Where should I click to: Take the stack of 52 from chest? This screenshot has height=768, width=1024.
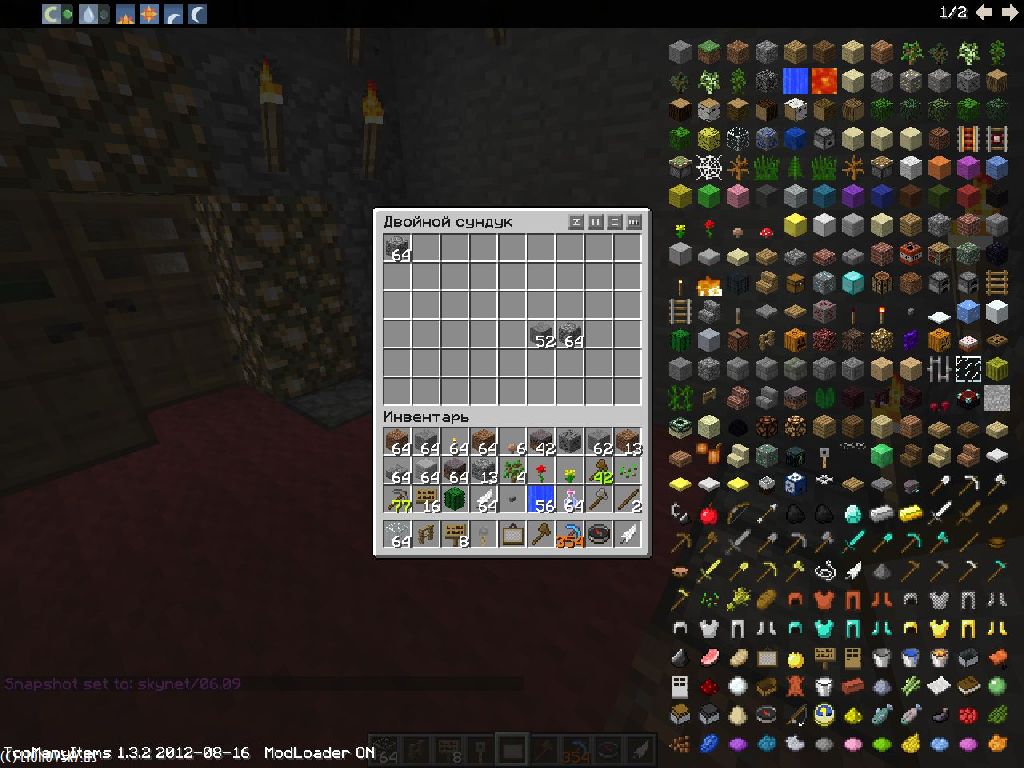tap(542, 335)
